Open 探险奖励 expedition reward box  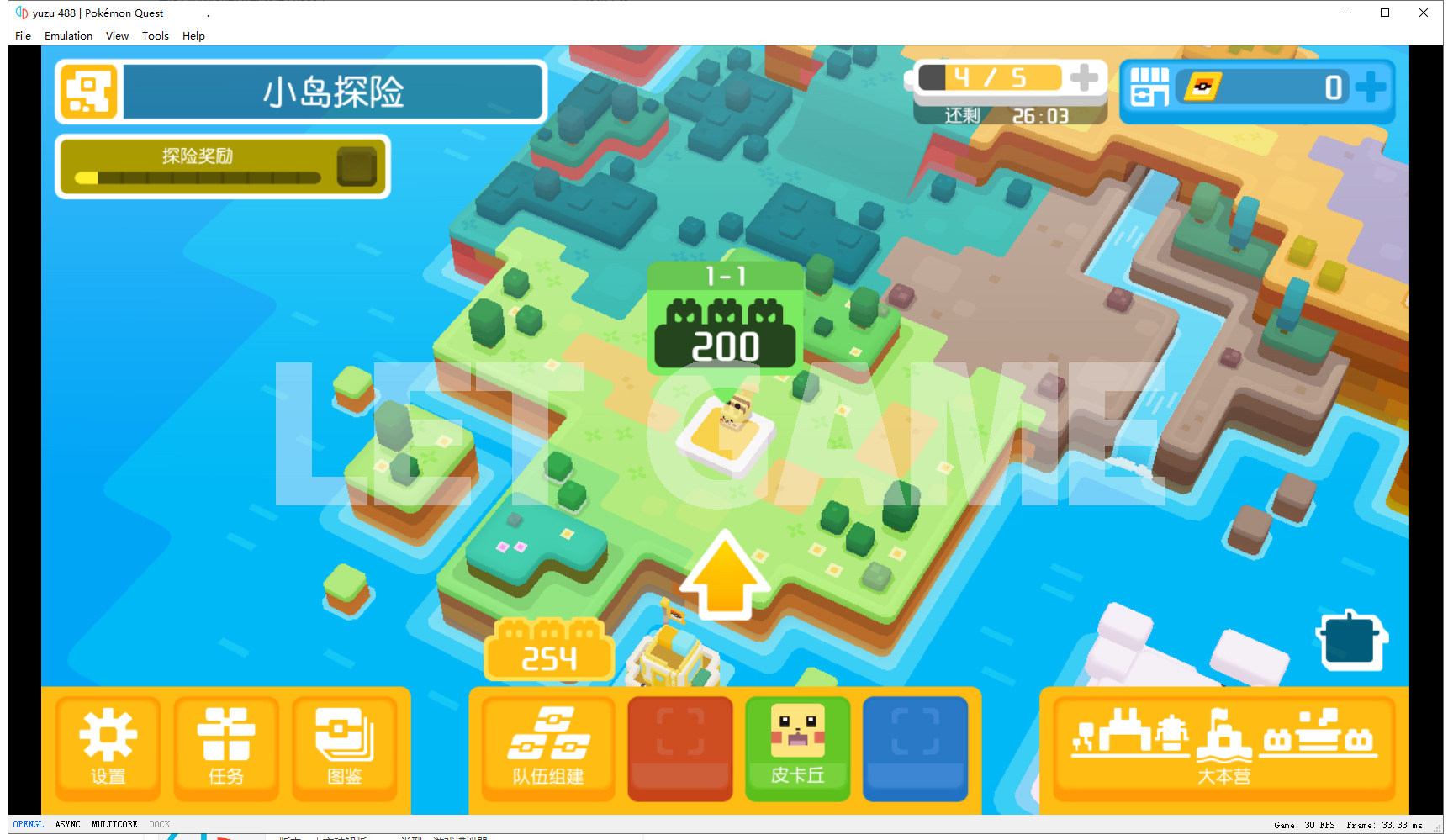(x=357, y=166)
